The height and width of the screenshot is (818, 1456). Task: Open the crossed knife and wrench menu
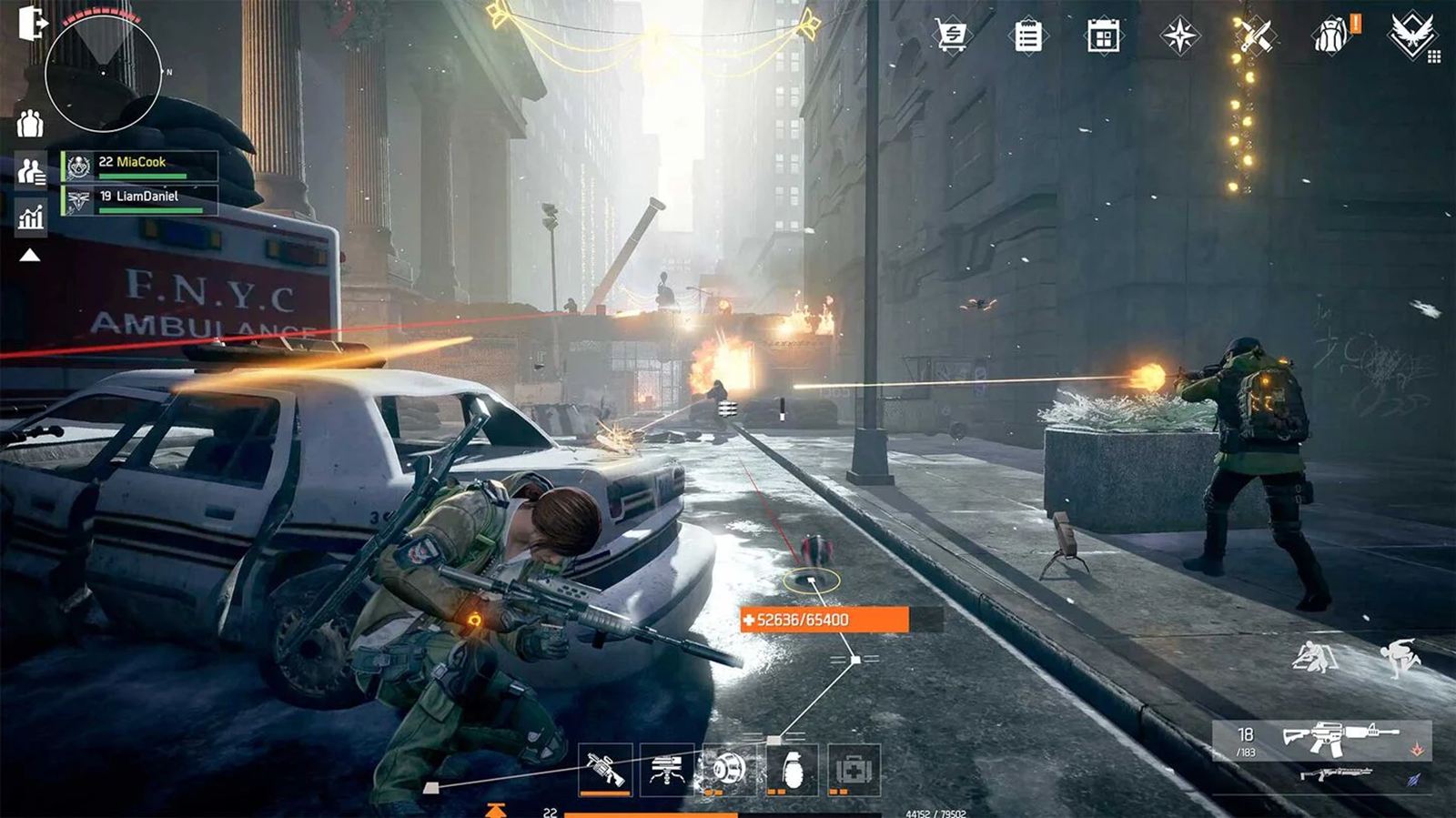(1254, 36)
